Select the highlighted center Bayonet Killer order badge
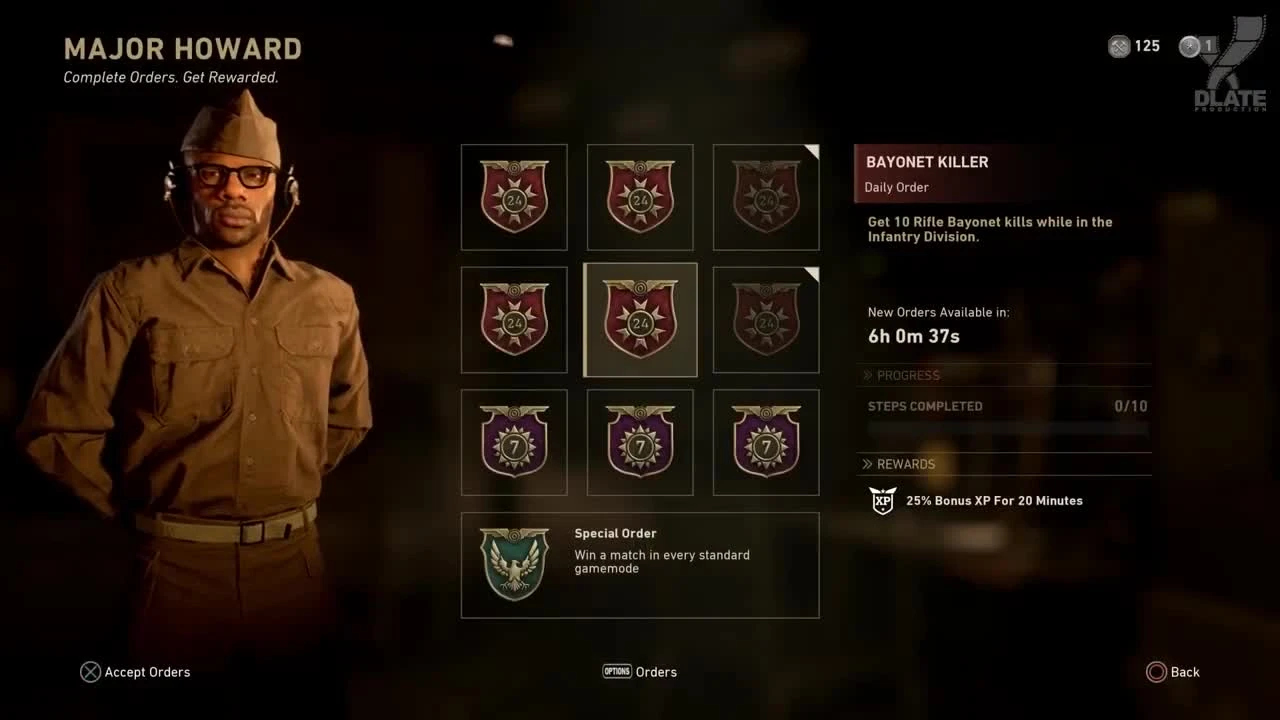The image size is (1280, 720). click(640, 319)
